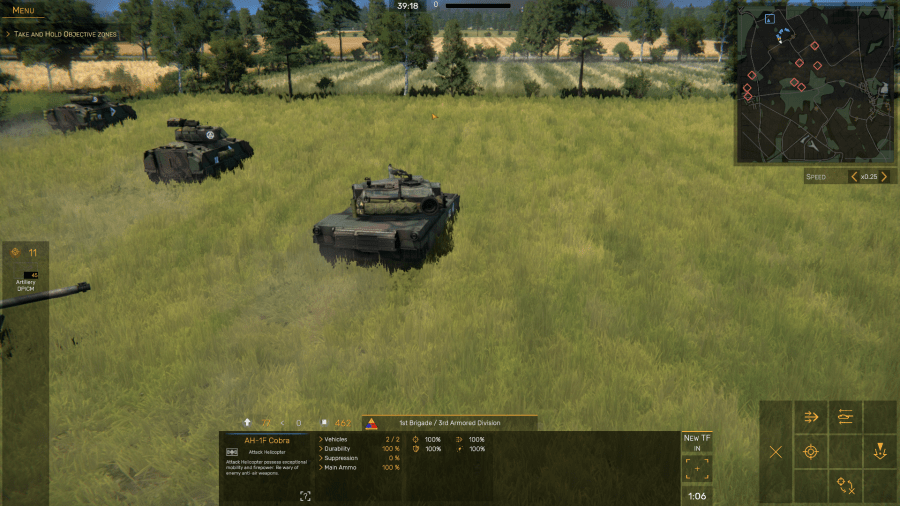900x506 pixels.
Task: Increase game speed with the right arrow
Action: coord(883,177)
